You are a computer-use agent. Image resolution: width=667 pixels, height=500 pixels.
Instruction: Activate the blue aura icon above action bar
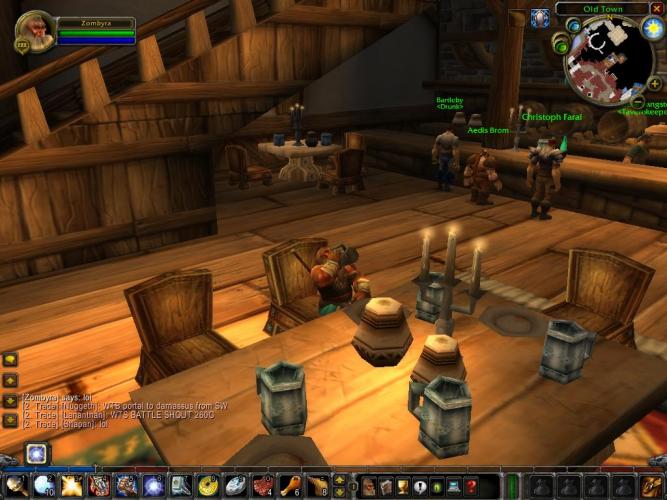[x=37, y=453]
